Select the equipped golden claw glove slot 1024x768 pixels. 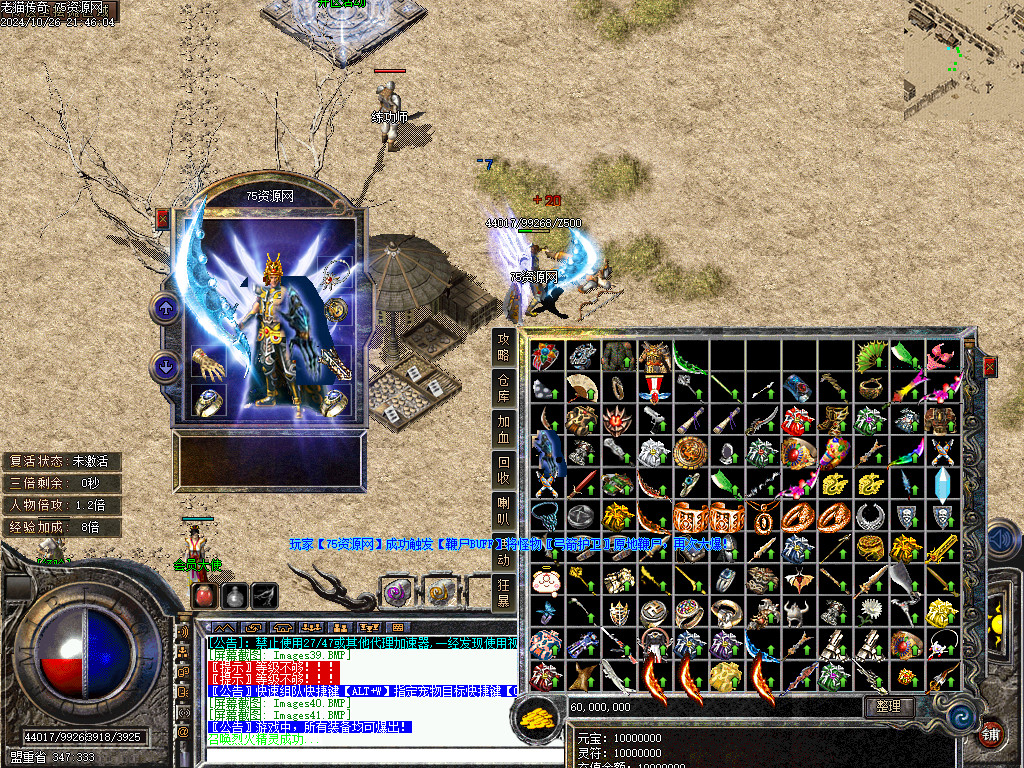209,364
